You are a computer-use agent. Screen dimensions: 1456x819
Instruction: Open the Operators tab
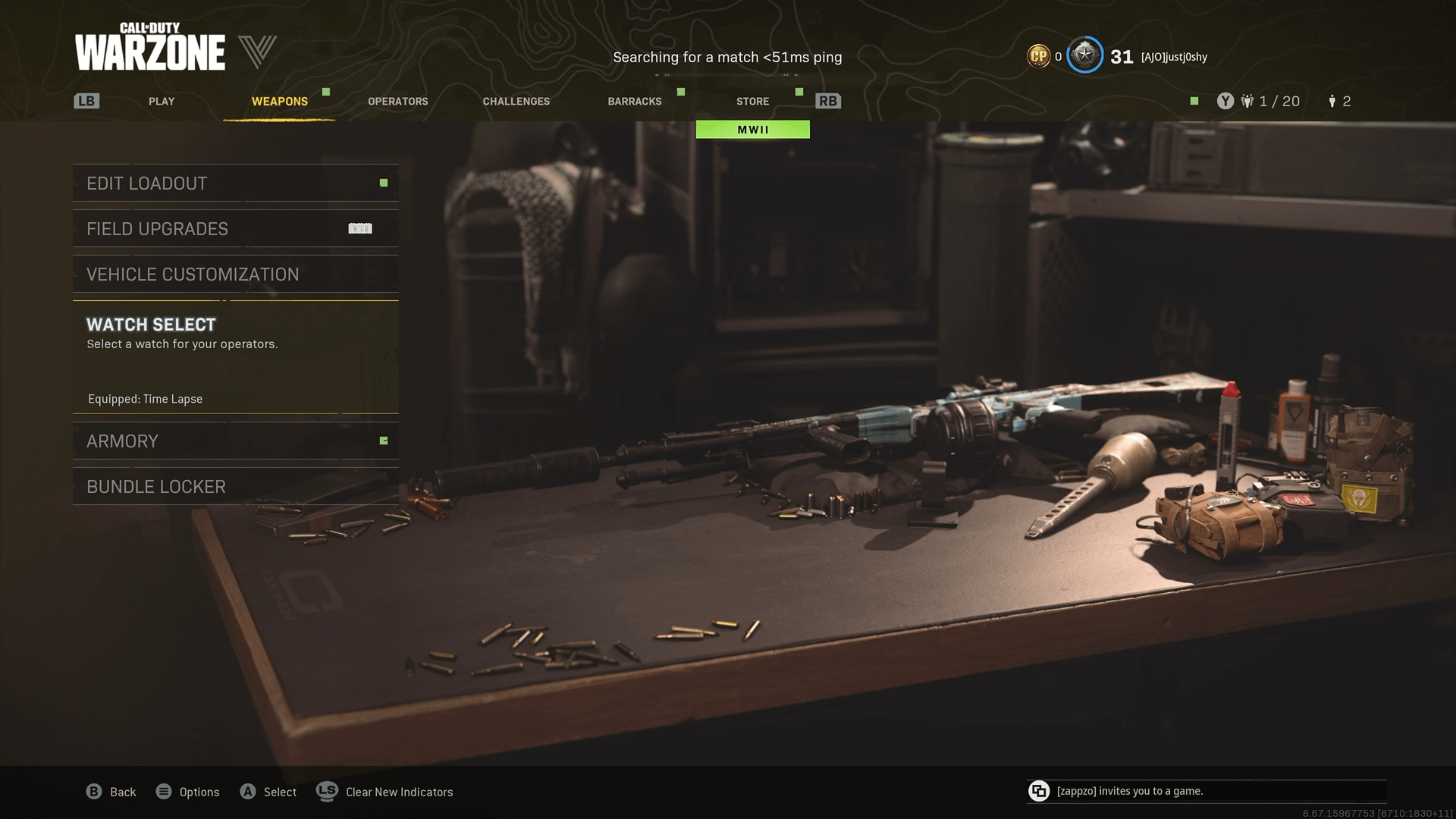[x=398, y=102]
